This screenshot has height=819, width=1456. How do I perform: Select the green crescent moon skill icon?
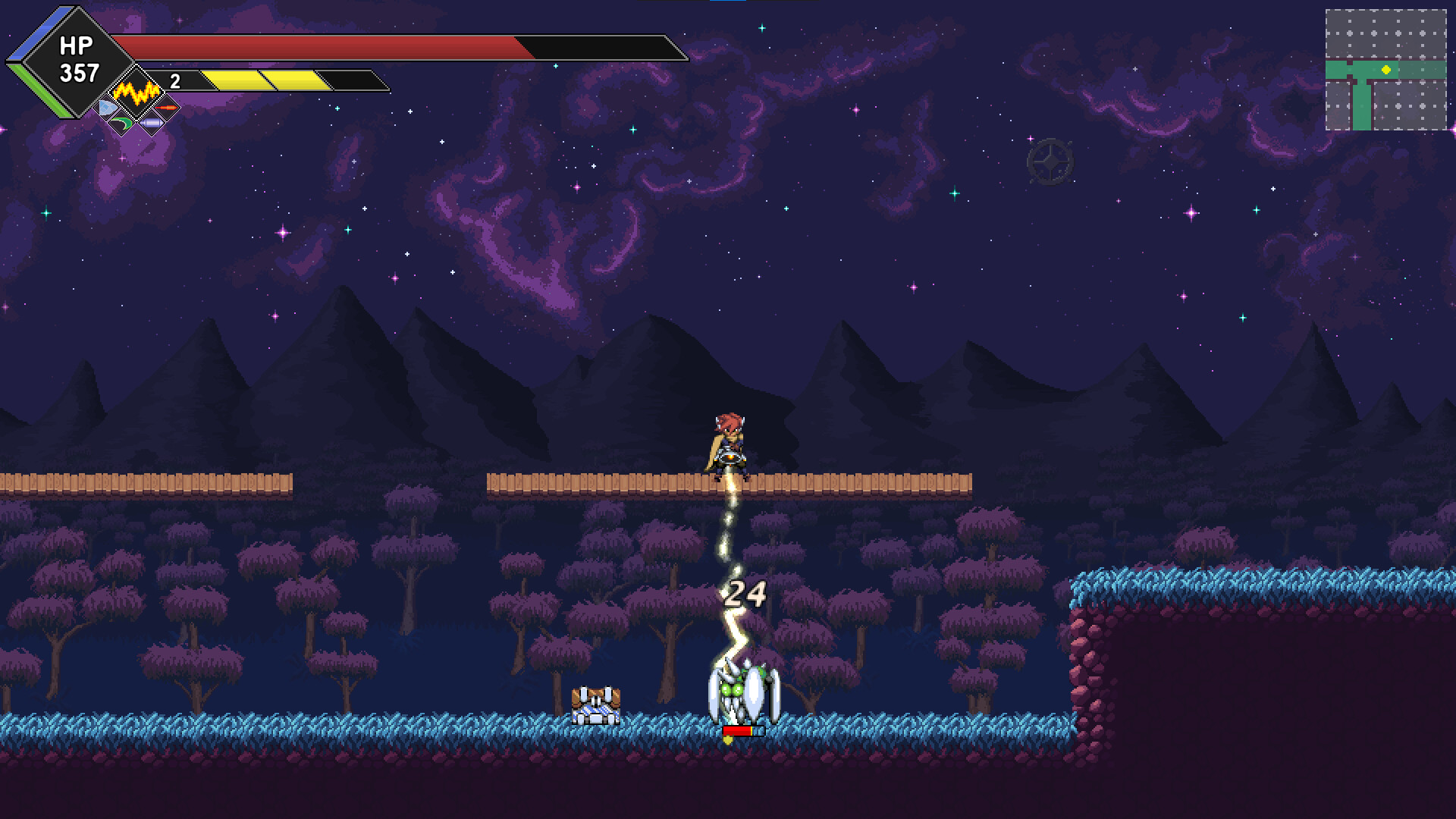[121, 125]
